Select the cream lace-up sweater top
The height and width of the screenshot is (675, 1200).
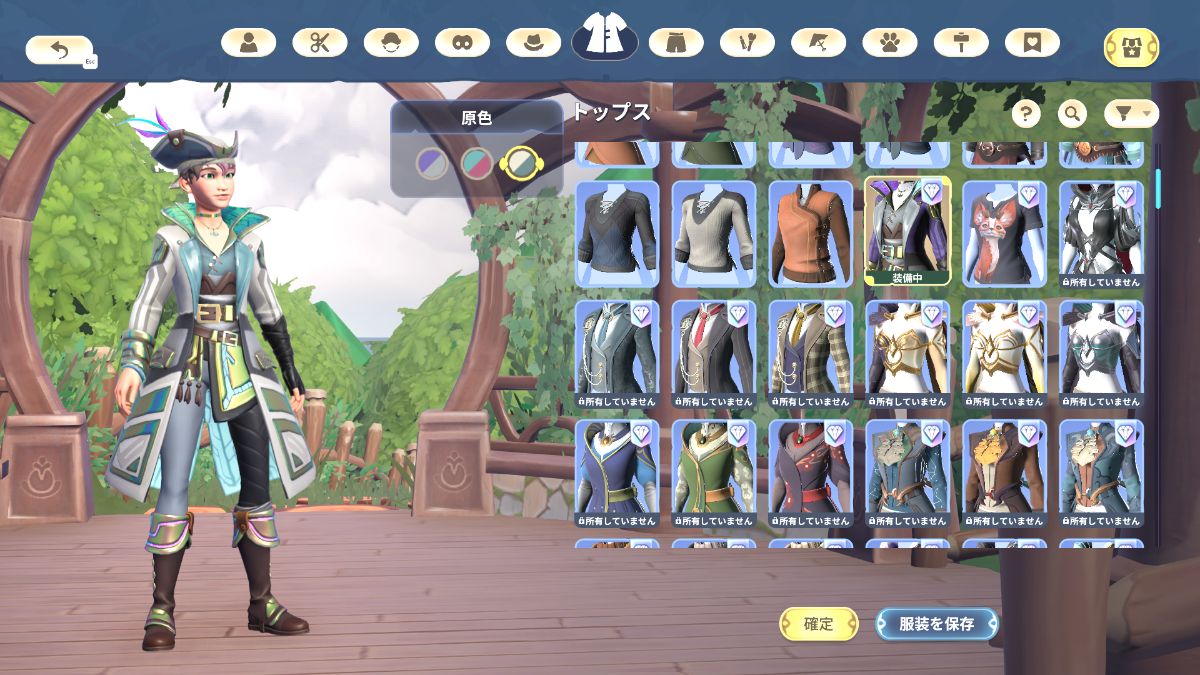point(713,232)
